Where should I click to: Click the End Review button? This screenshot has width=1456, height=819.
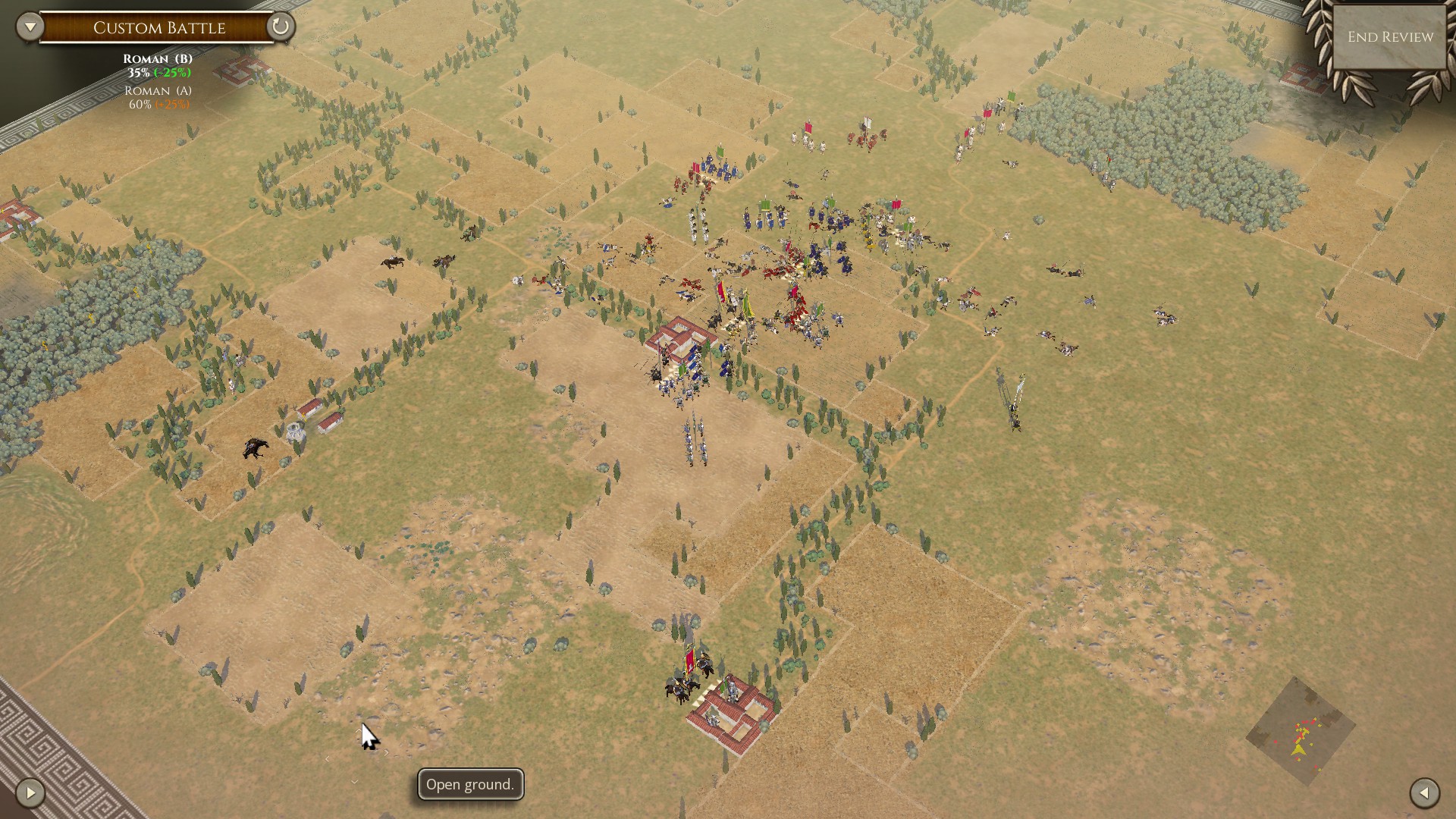click(1390, 37)
